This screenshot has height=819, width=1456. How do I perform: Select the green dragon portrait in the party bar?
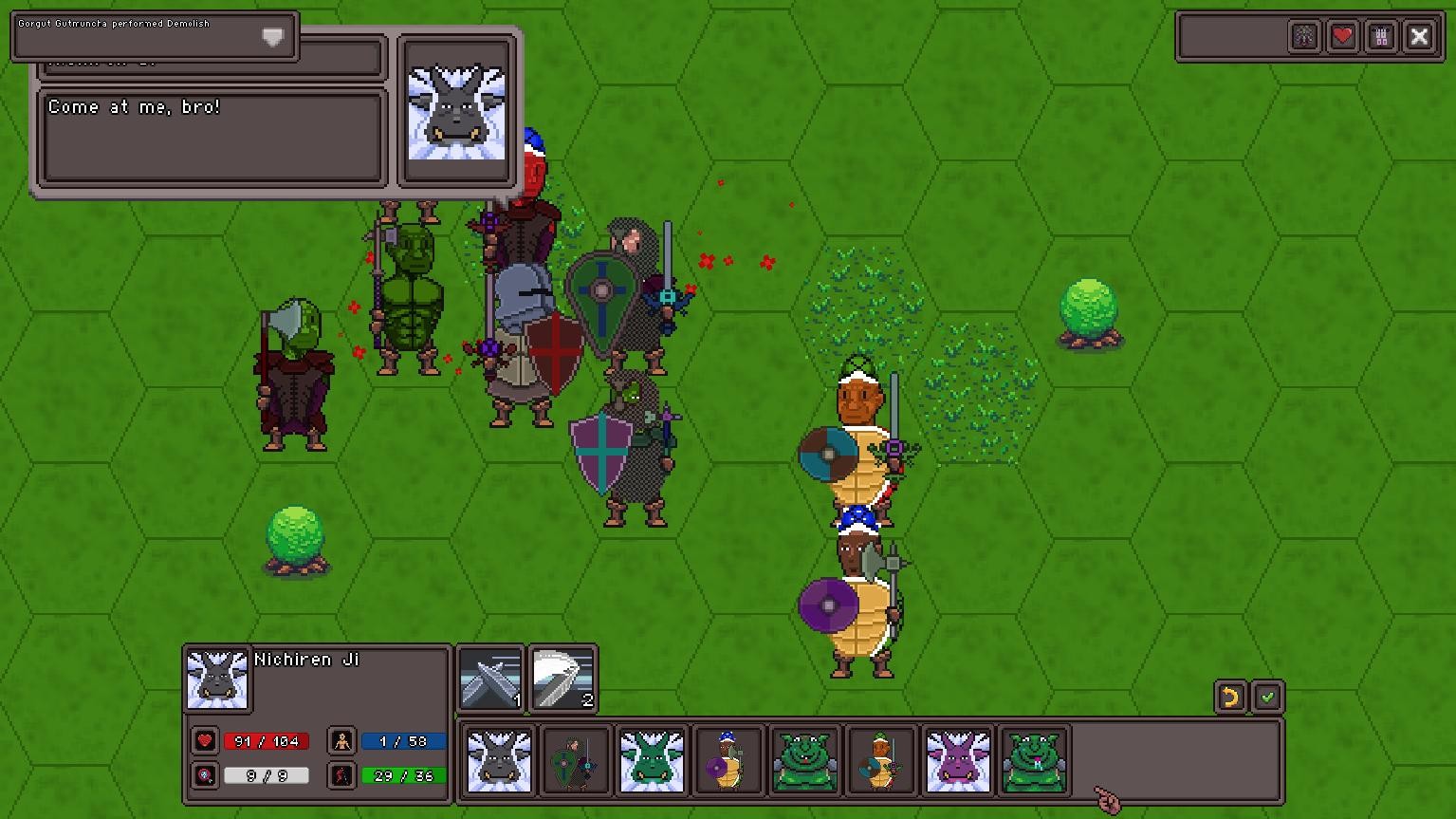[652, 759]
